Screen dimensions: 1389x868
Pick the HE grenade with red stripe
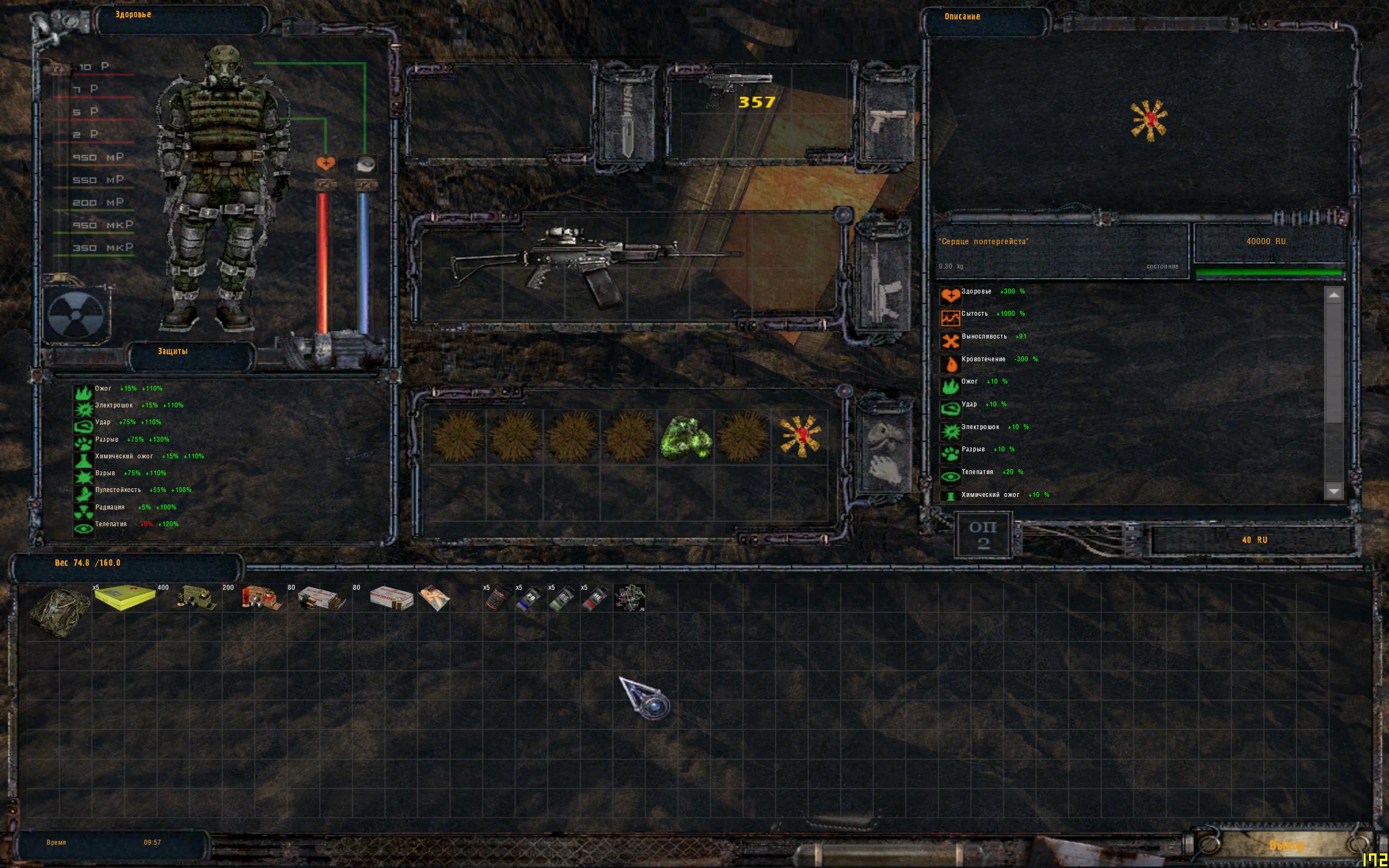point(595,598)
